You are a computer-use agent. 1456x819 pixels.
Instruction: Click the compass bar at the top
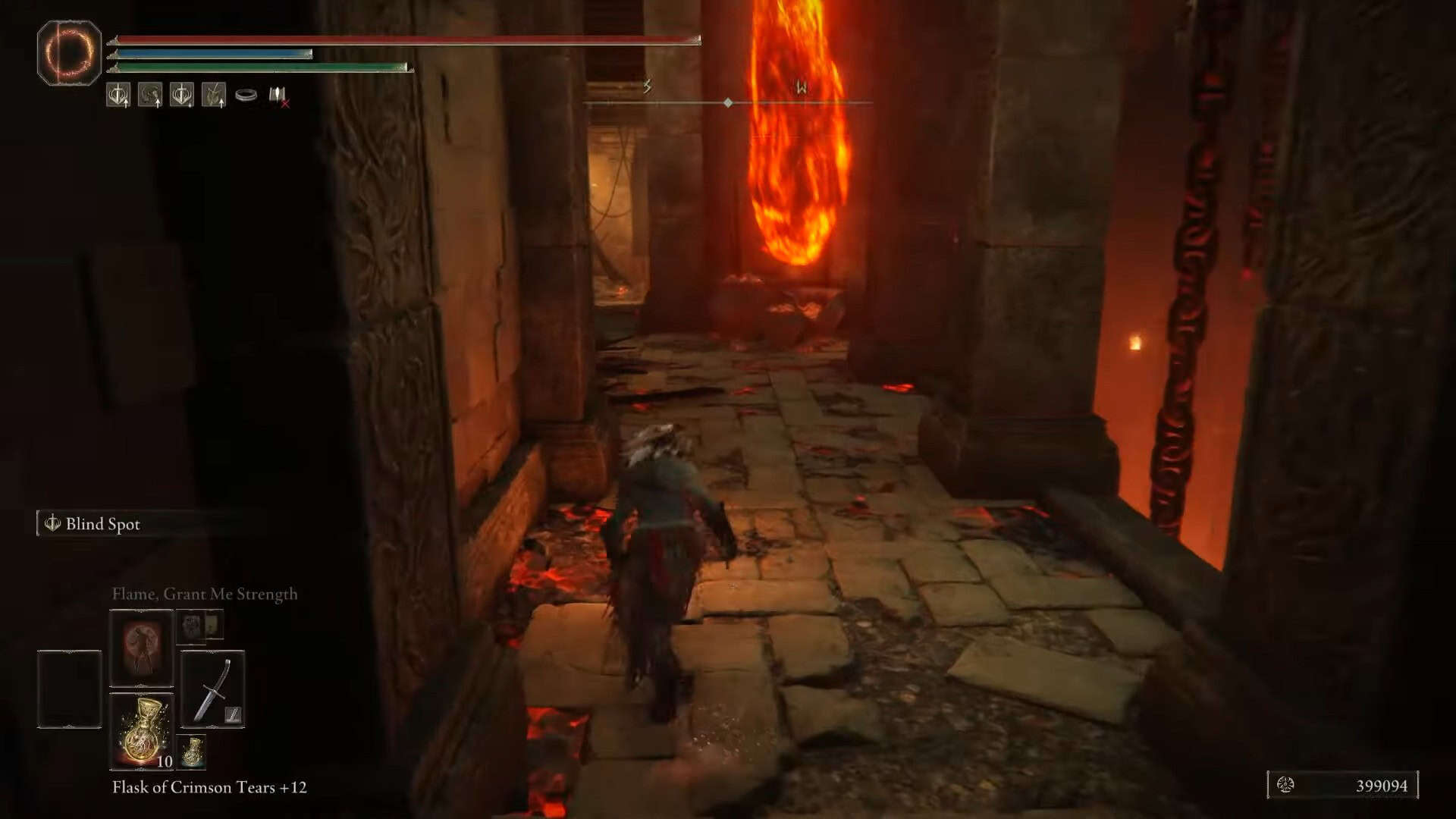tap(728, 102)
